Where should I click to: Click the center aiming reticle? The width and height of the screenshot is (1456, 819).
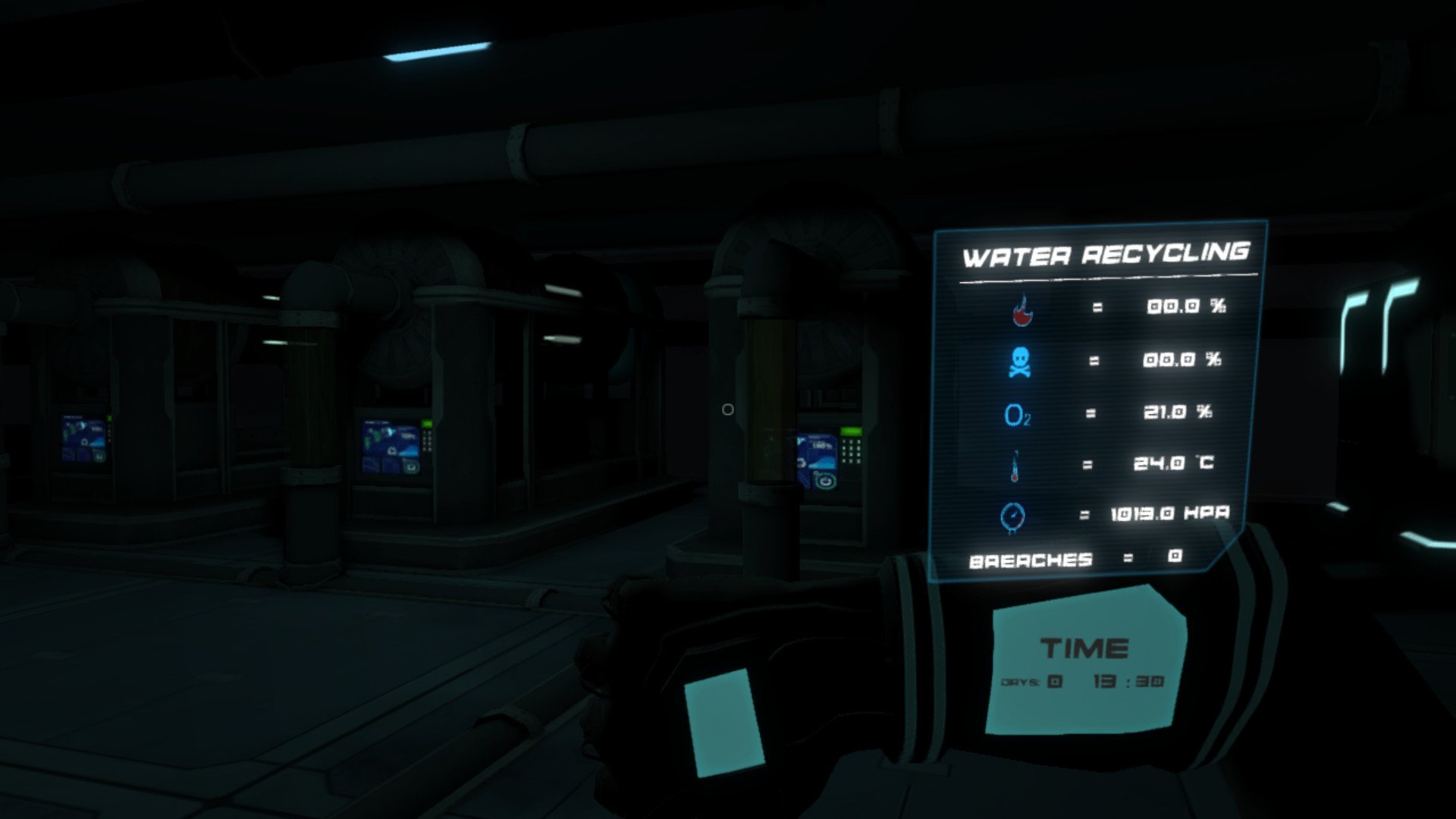[x=728, y=409]
